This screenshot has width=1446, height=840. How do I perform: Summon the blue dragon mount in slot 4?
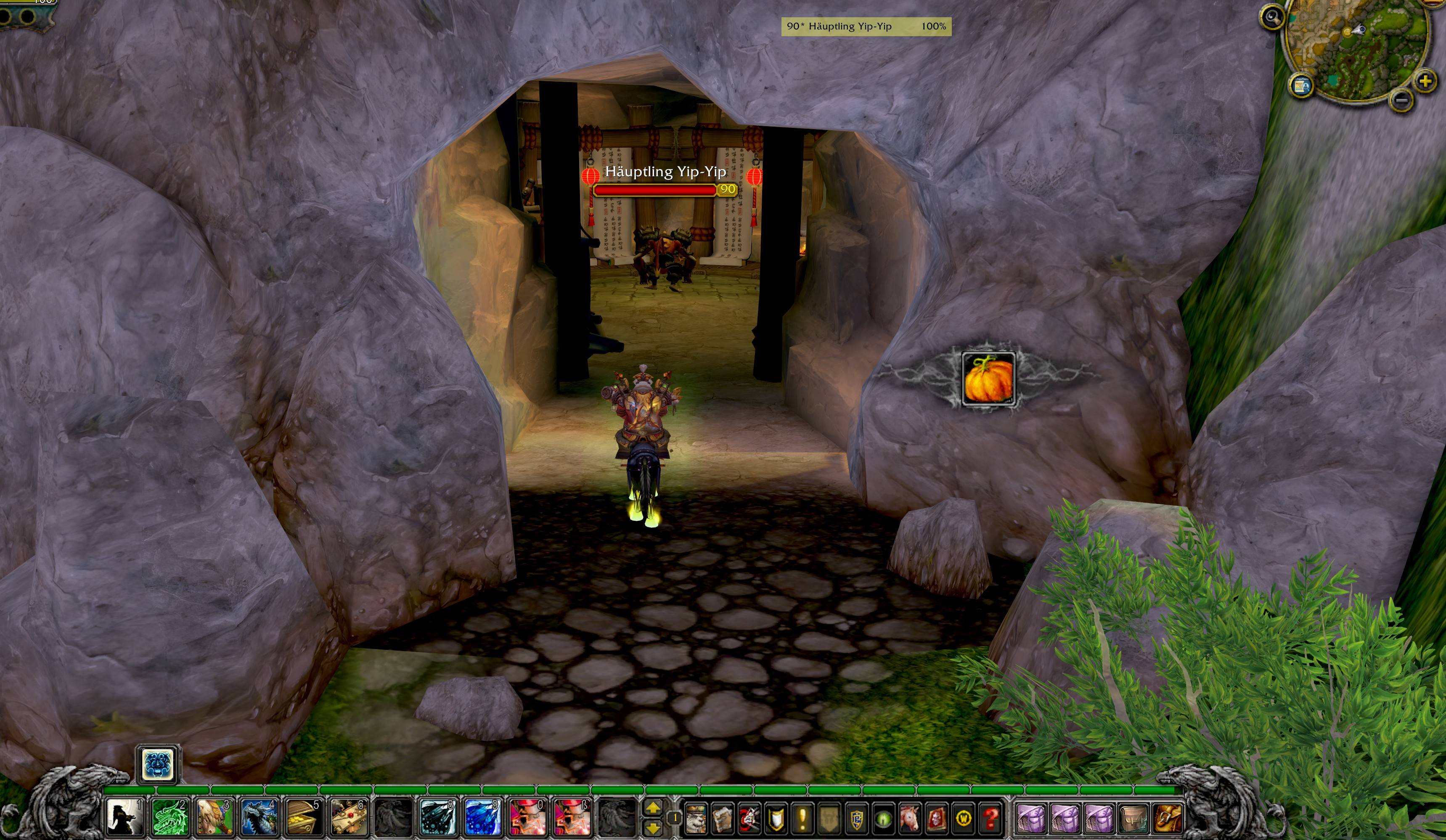click(258, 817)
